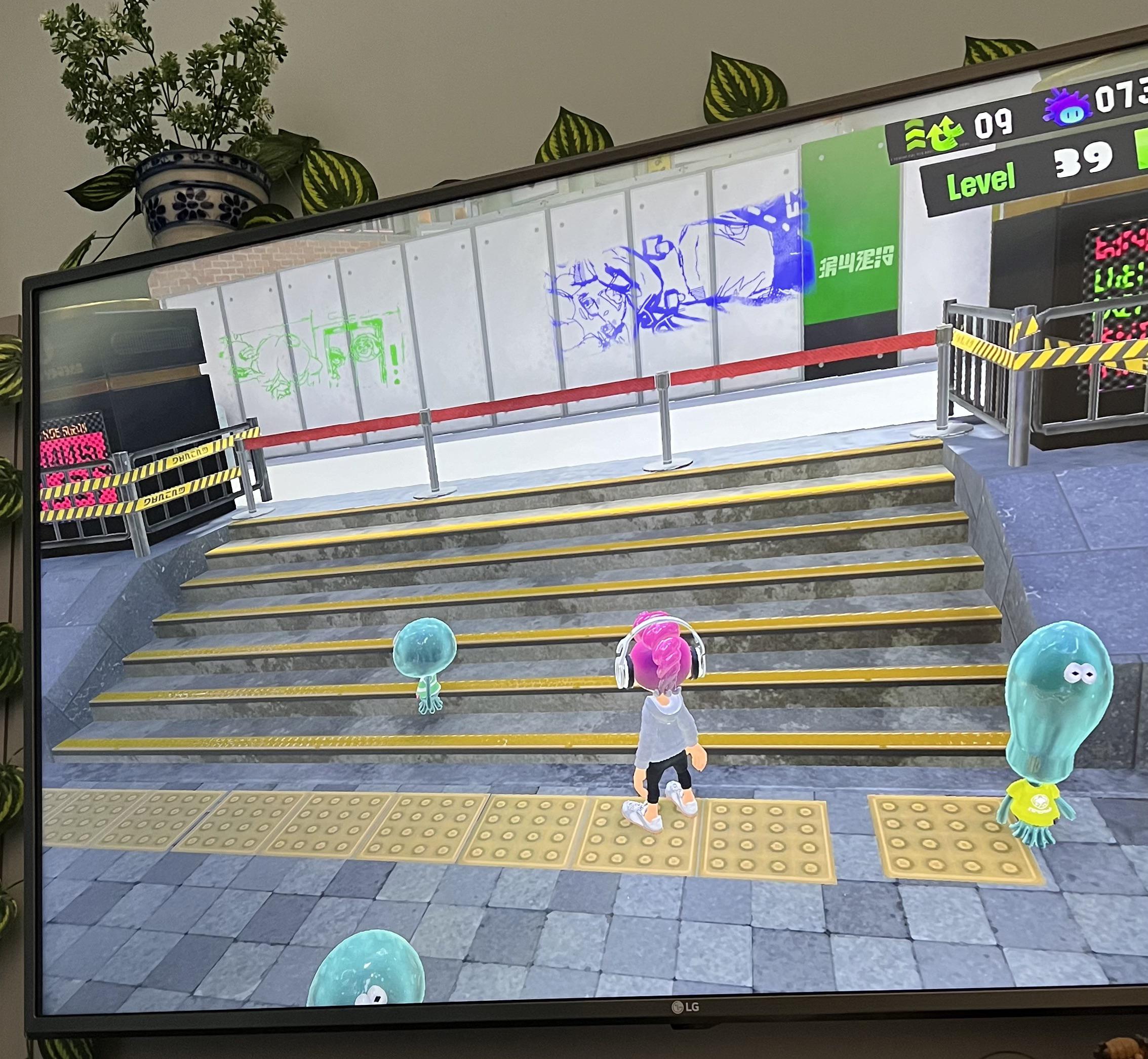
Task: Select the player character with pink hair
Action: [664, 728]
